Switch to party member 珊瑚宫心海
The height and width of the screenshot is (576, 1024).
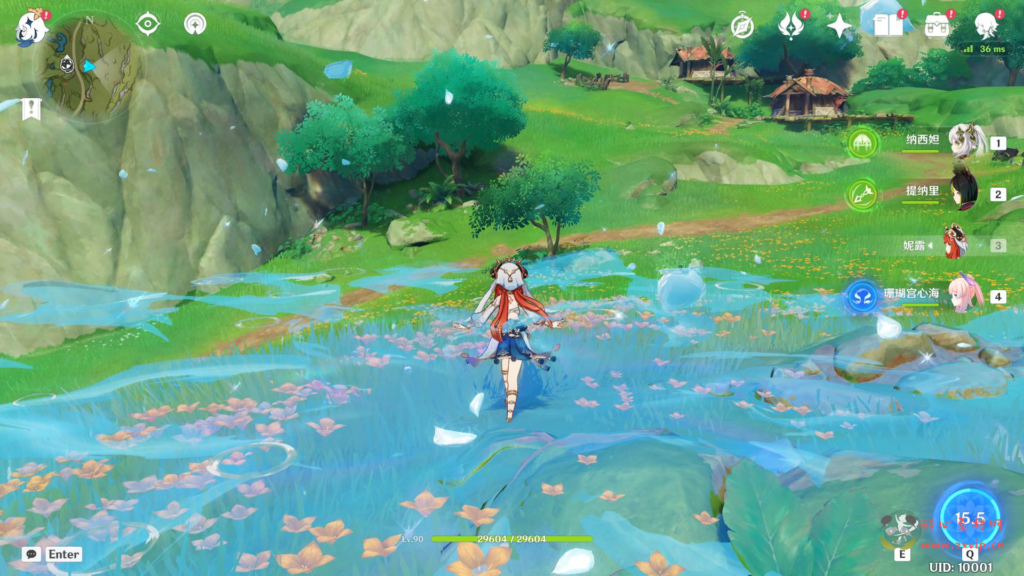coord(964,296)
